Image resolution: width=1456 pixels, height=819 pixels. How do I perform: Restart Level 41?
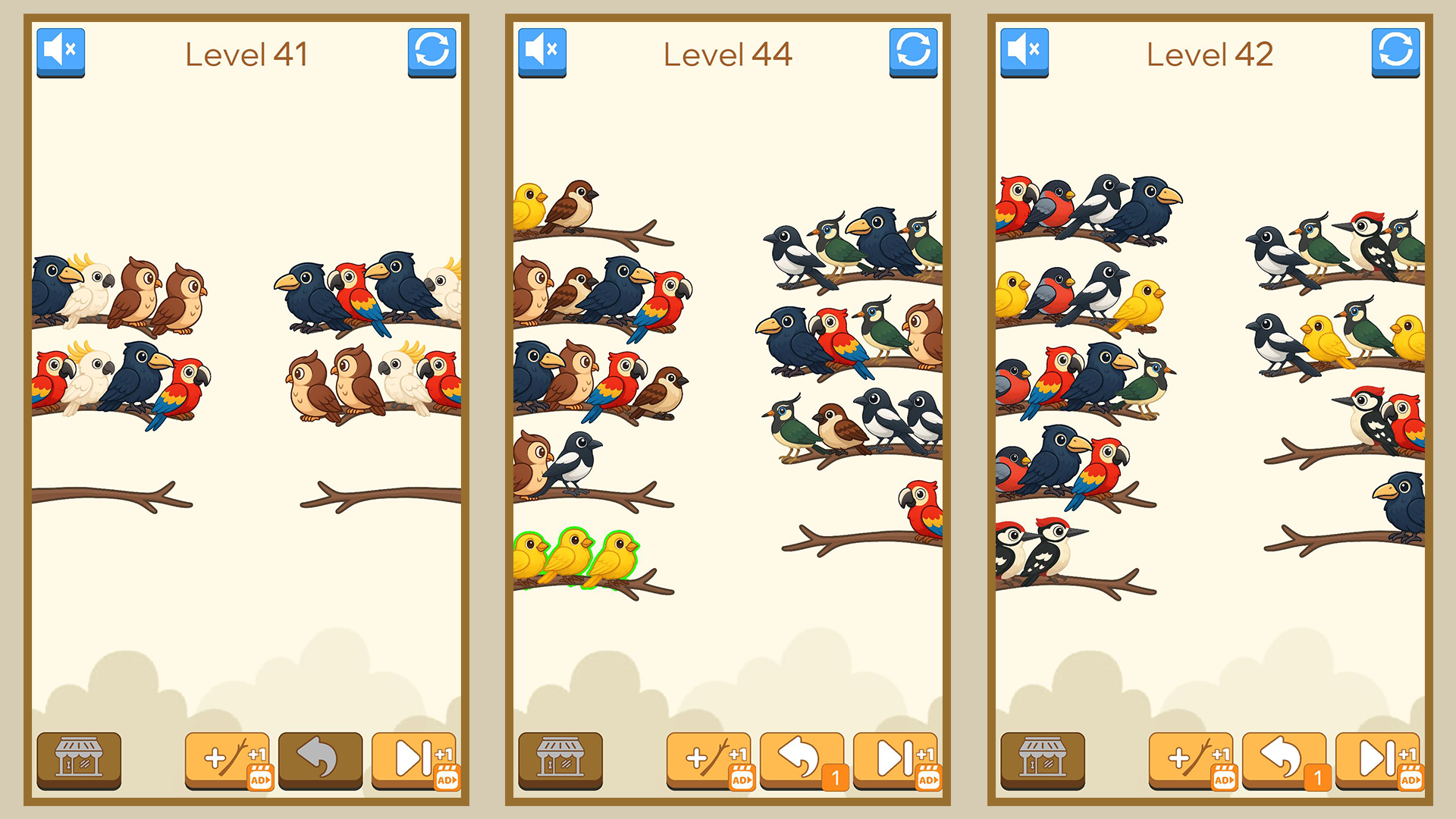432,52
